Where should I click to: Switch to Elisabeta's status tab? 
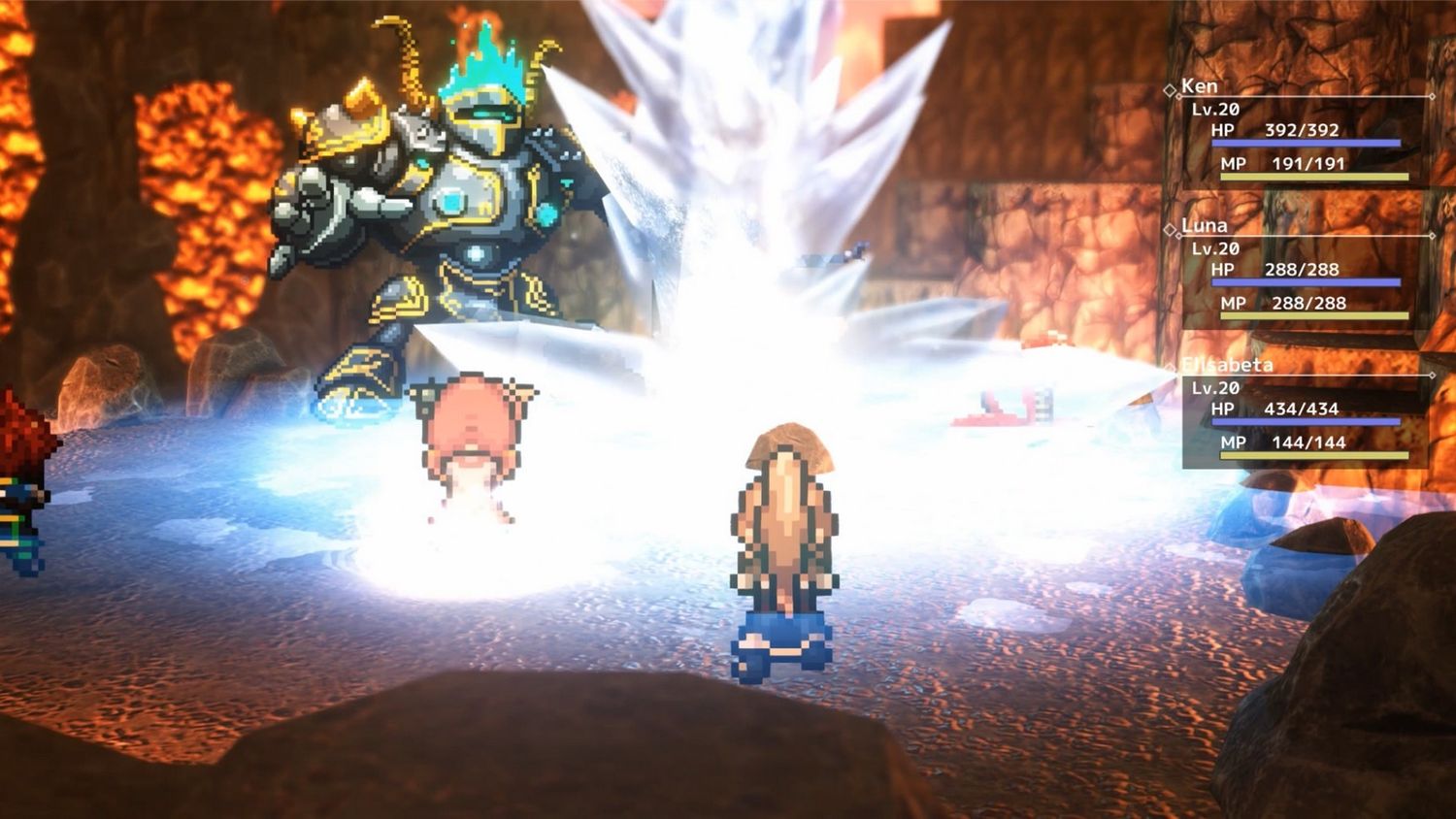click(1229, 365)
